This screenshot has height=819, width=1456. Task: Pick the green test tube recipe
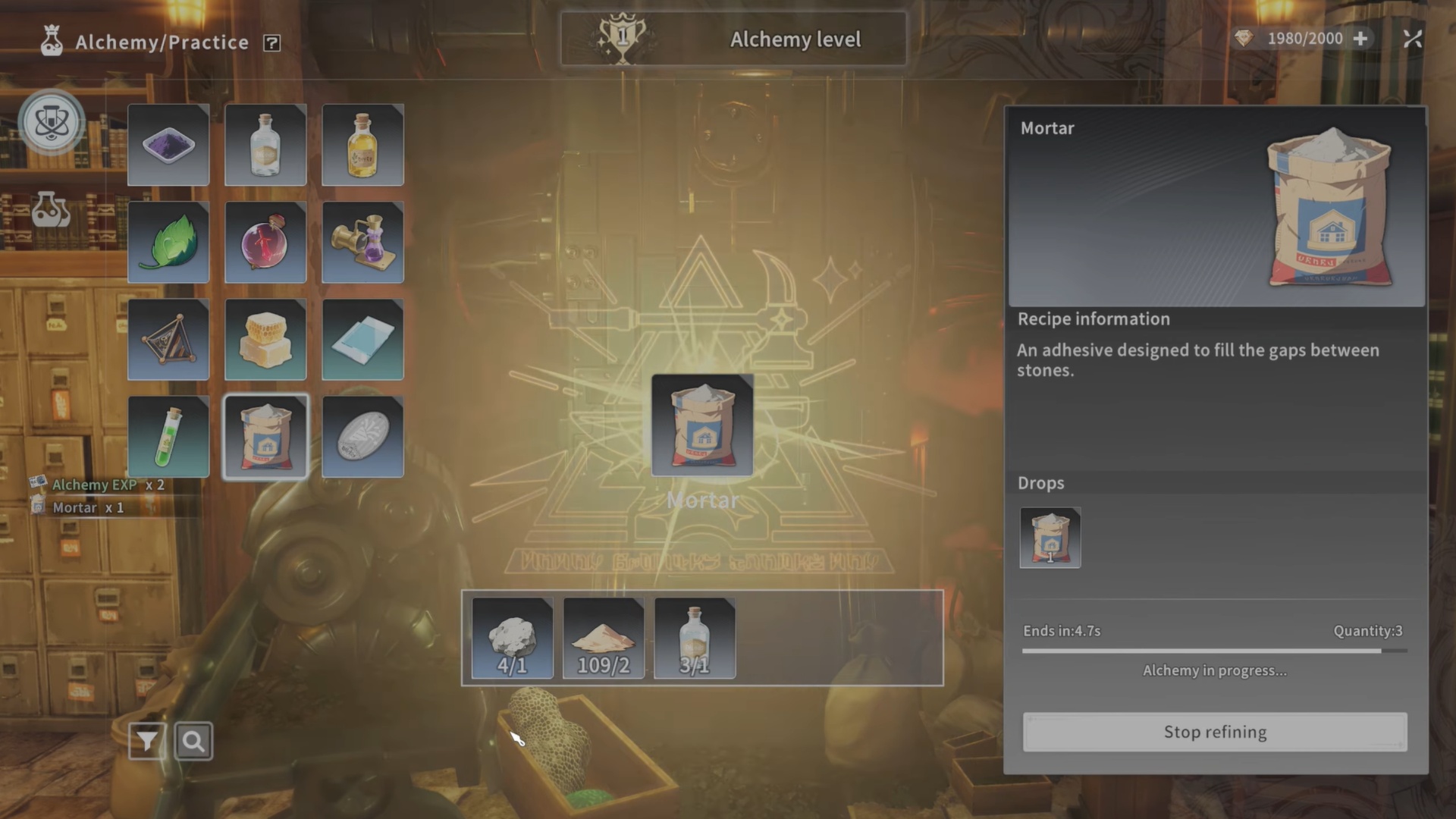[168, 436]
